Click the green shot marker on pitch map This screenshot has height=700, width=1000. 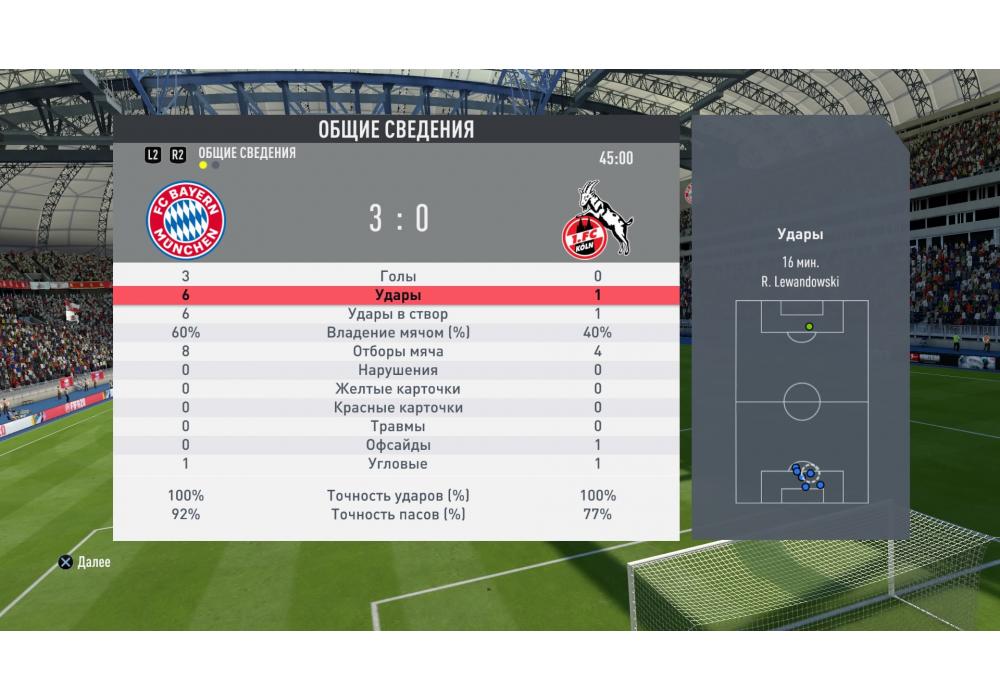pyautogui.click(x=809, y=326)
